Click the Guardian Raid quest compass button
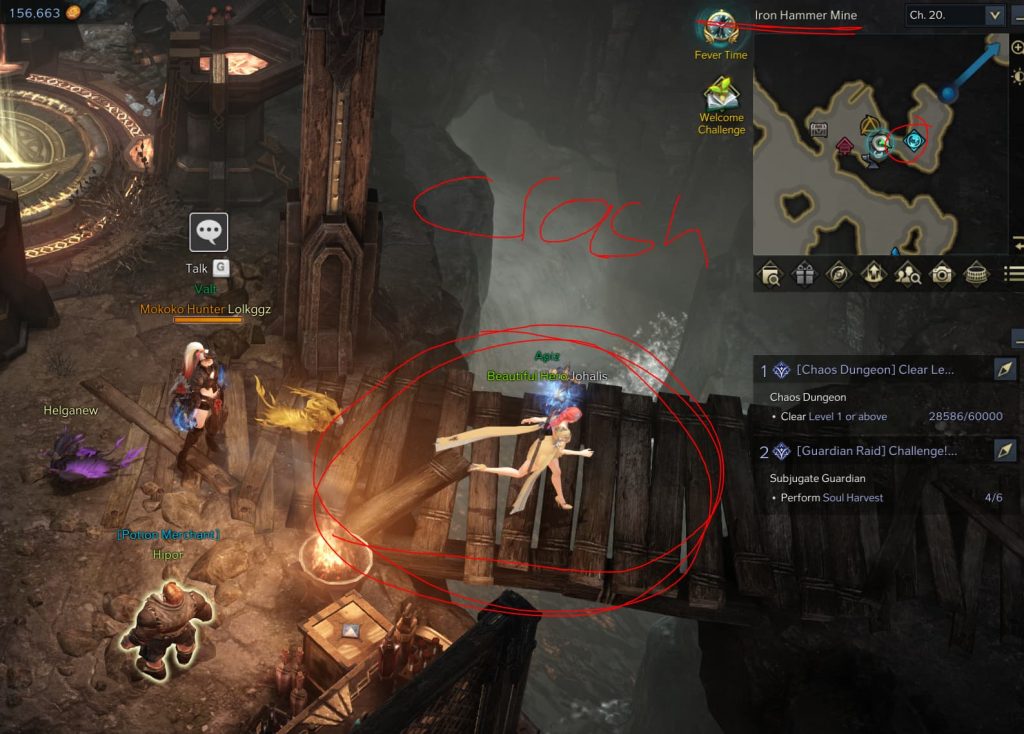Image resolution: width=1024 pixels, height=734 pixels. [1006, 451]
